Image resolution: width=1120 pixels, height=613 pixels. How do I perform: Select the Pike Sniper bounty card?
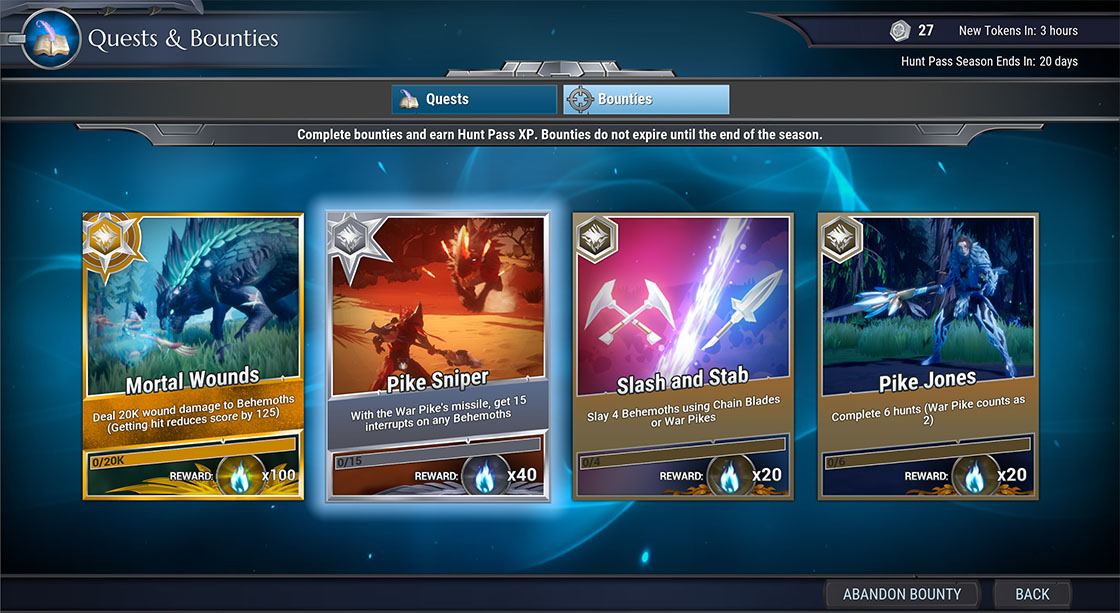coord(438,355)
